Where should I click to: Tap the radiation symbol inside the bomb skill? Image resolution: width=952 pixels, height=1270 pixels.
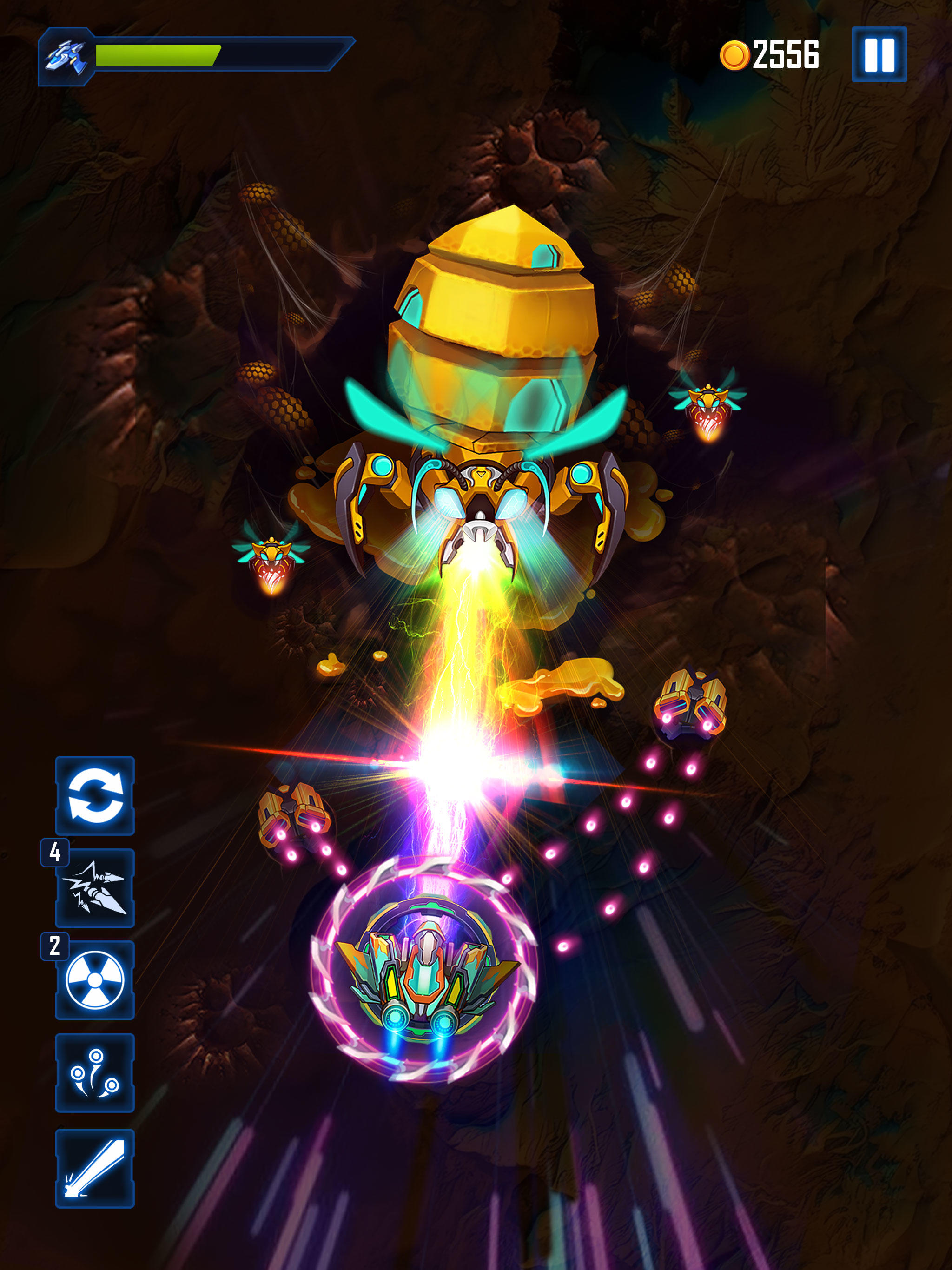95,979
